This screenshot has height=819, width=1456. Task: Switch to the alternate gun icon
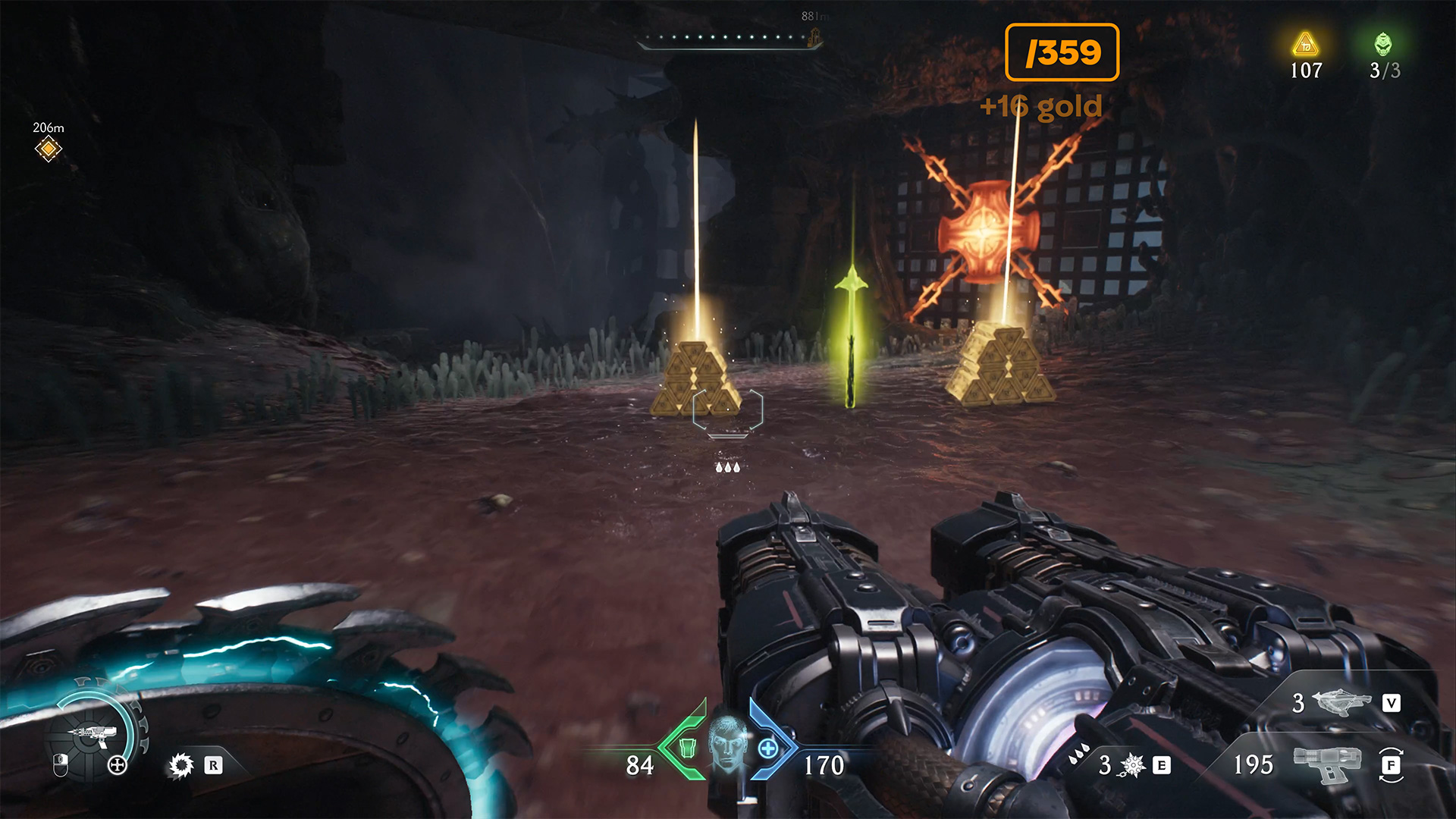click(1327, 763)
